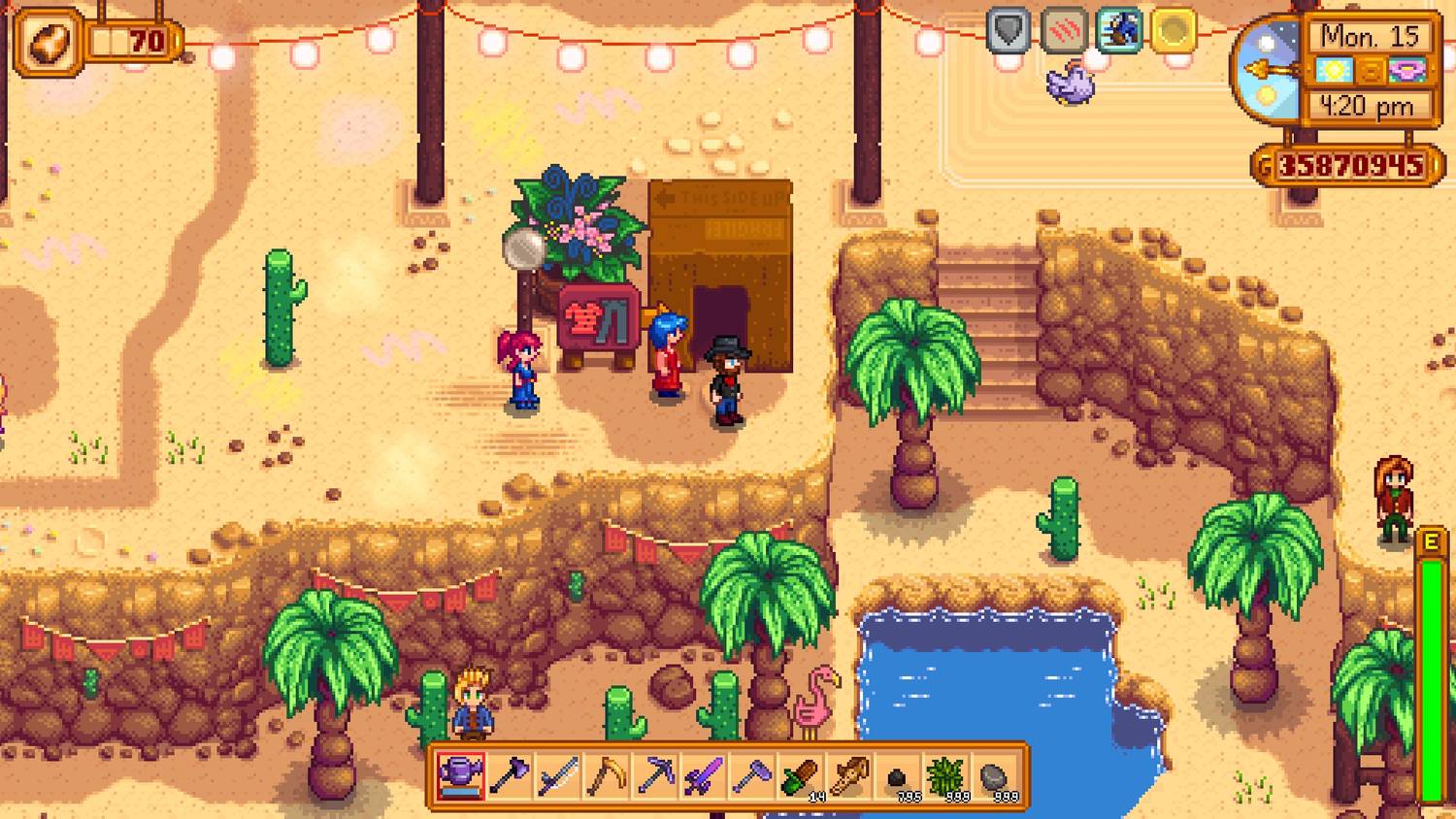Click the clock showing 4:20 pm
This screenshot has width=1456, height=819.
1367,104
